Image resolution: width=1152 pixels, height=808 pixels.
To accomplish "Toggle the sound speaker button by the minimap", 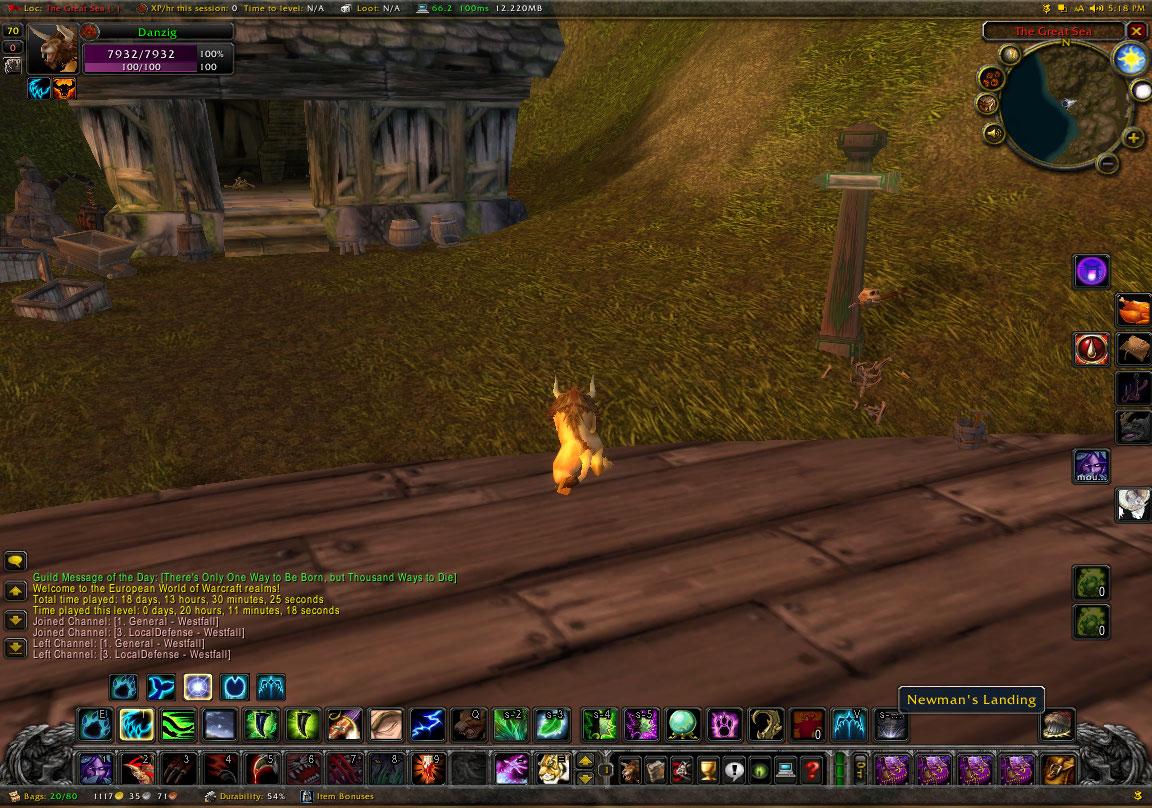I will click(x=994, y=132).
